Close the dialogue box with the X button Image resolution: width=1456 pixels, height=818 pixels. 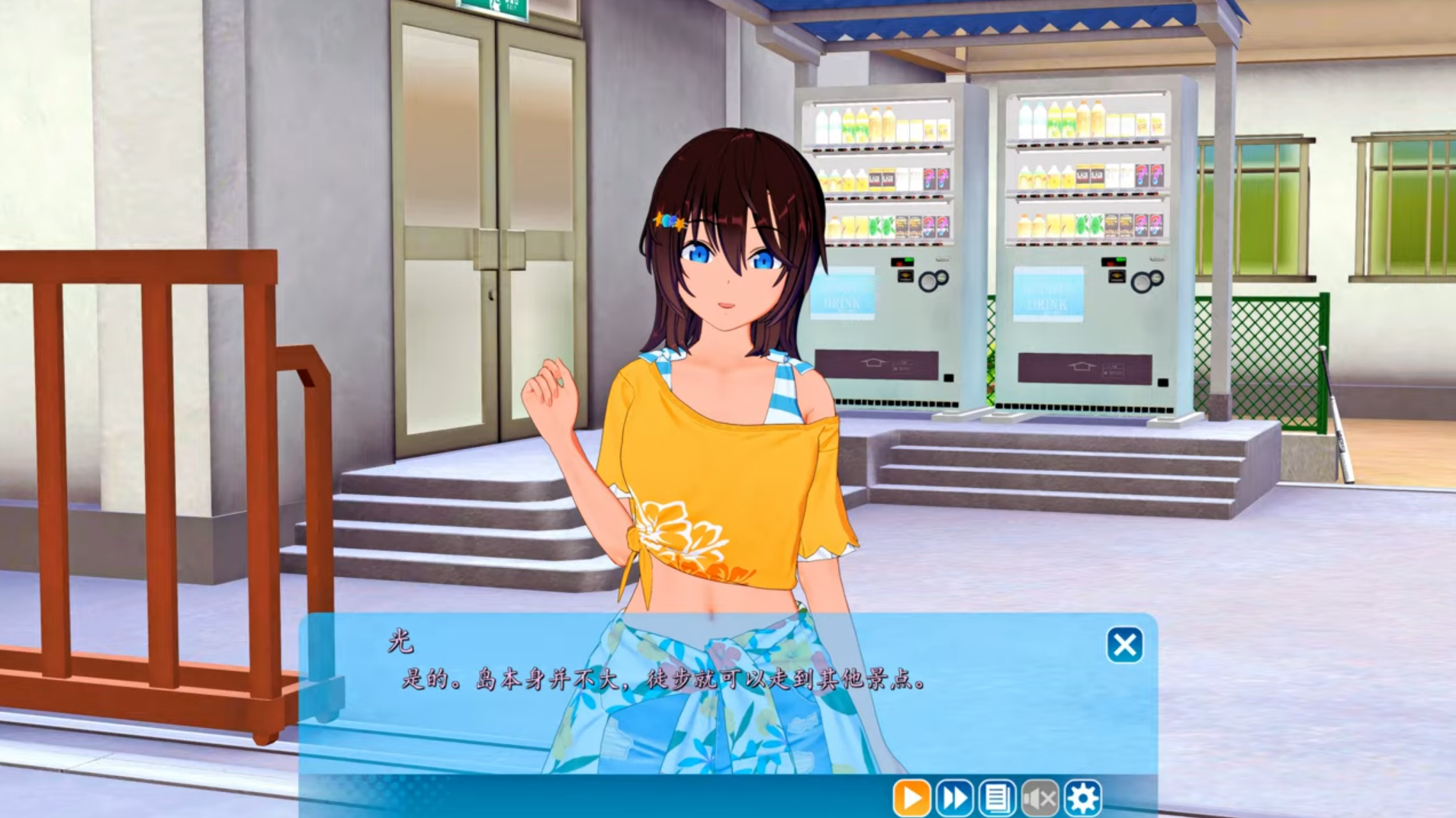click(1124, 646)
